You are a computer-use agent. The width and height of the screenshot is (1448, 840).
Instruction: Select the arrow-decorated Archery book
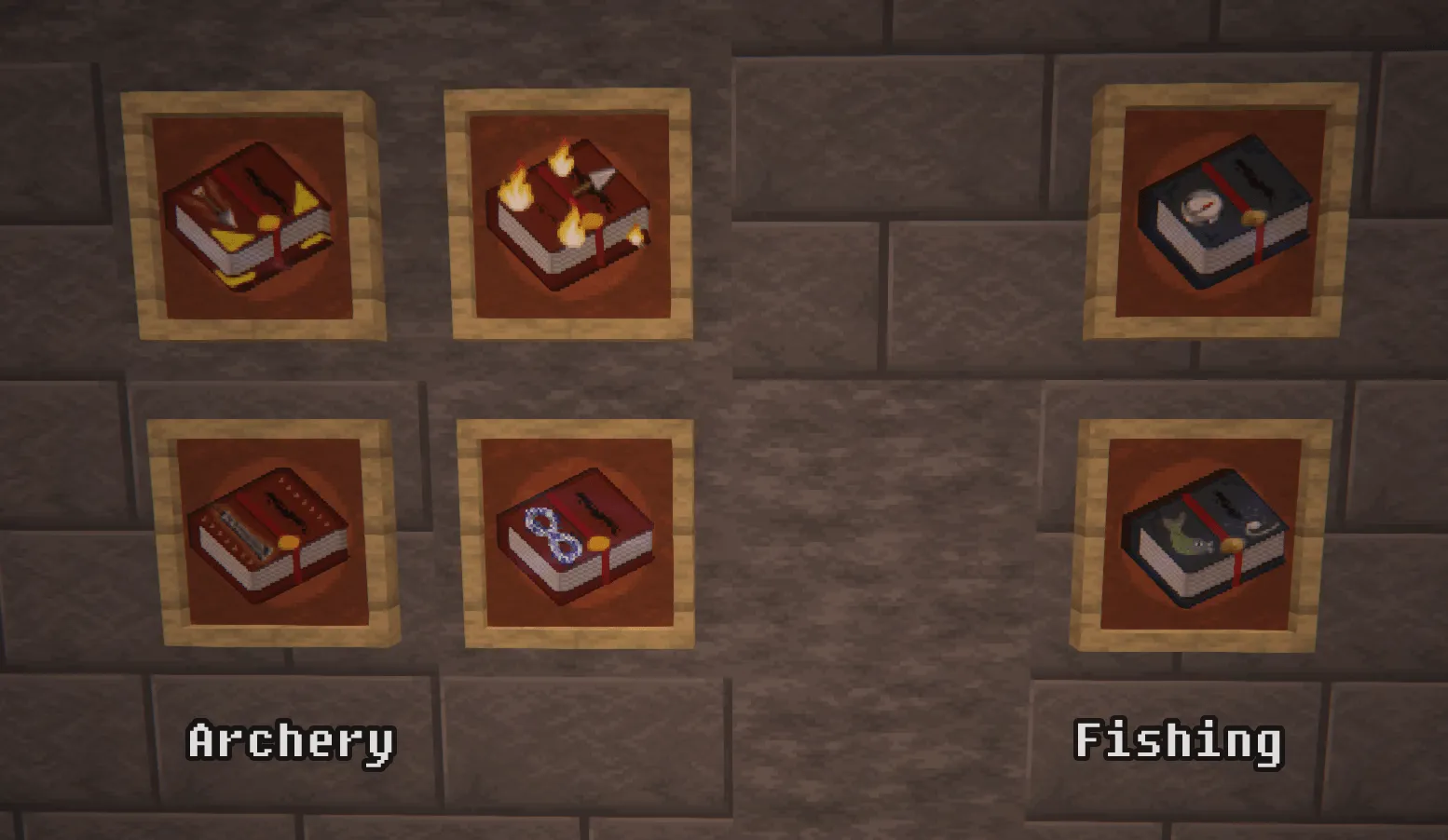click(x=247, y=214)
